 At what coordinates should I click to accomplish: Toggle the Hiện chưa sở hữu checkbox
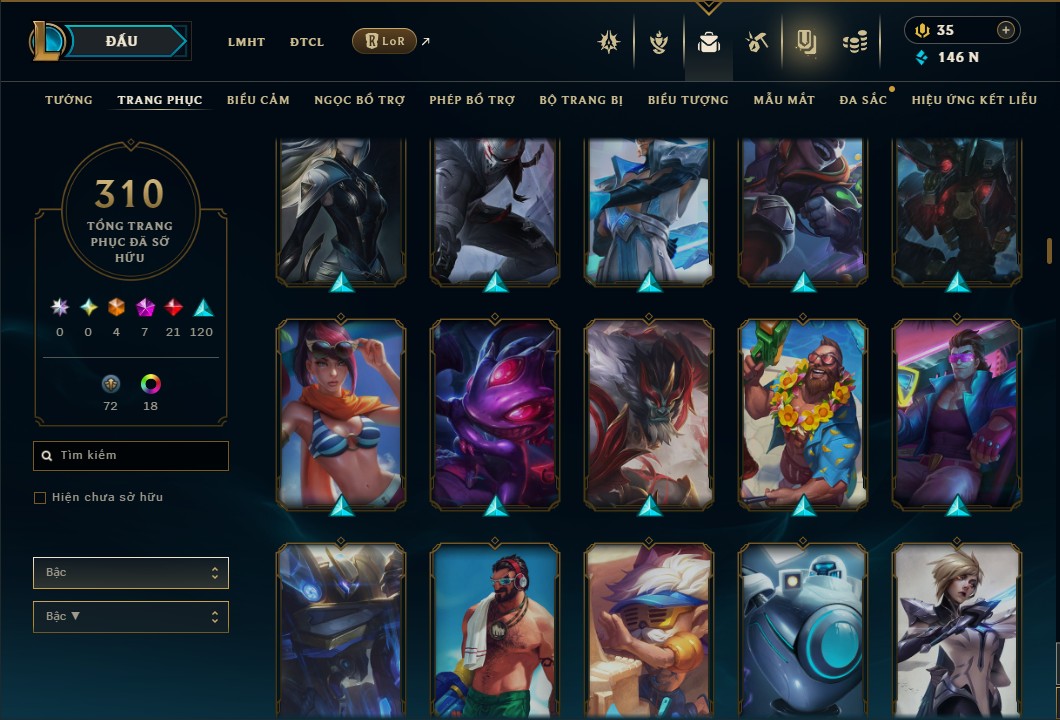(40, 498)
